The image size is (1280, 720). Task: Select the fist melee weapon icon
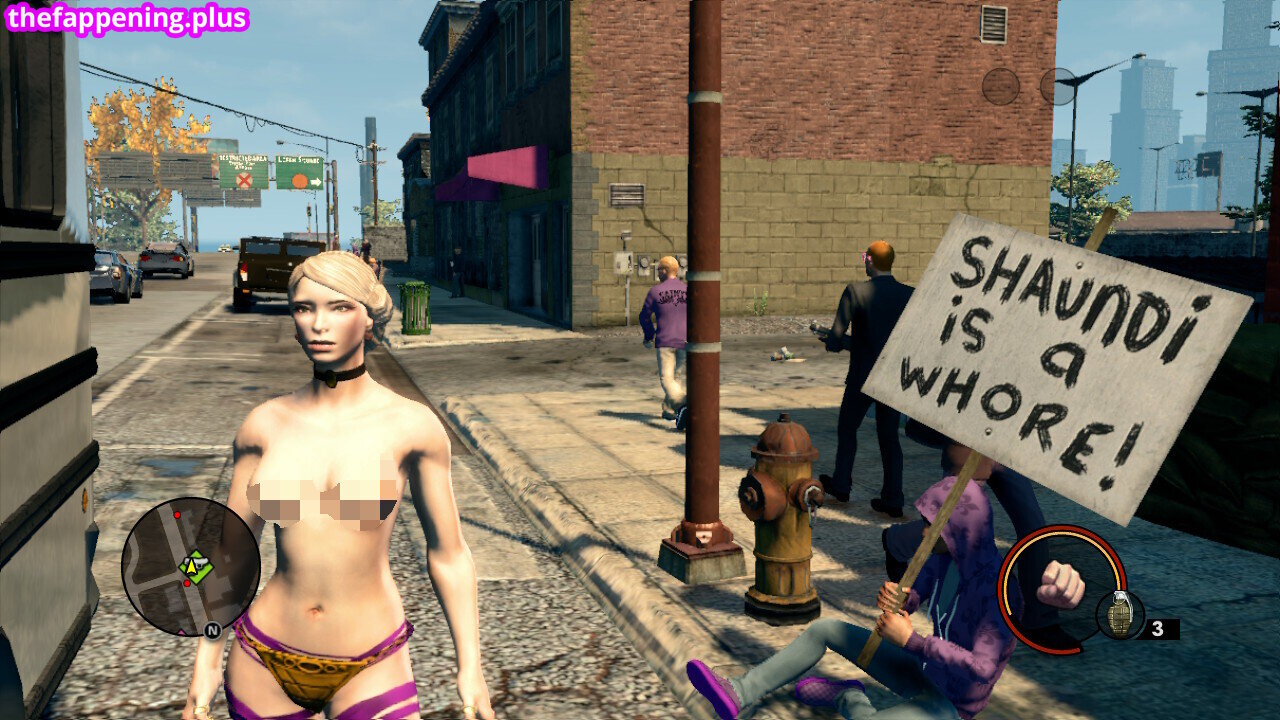coord(1060,585)
